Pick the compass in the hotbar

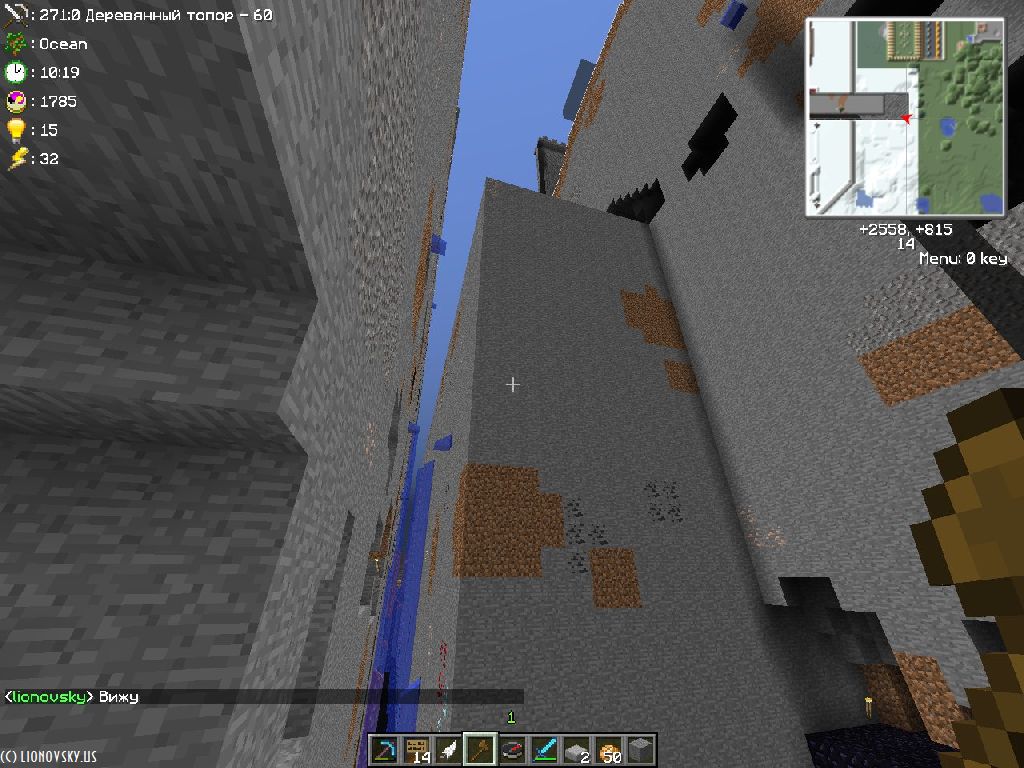pyautogui.click(x=512, y=750)
